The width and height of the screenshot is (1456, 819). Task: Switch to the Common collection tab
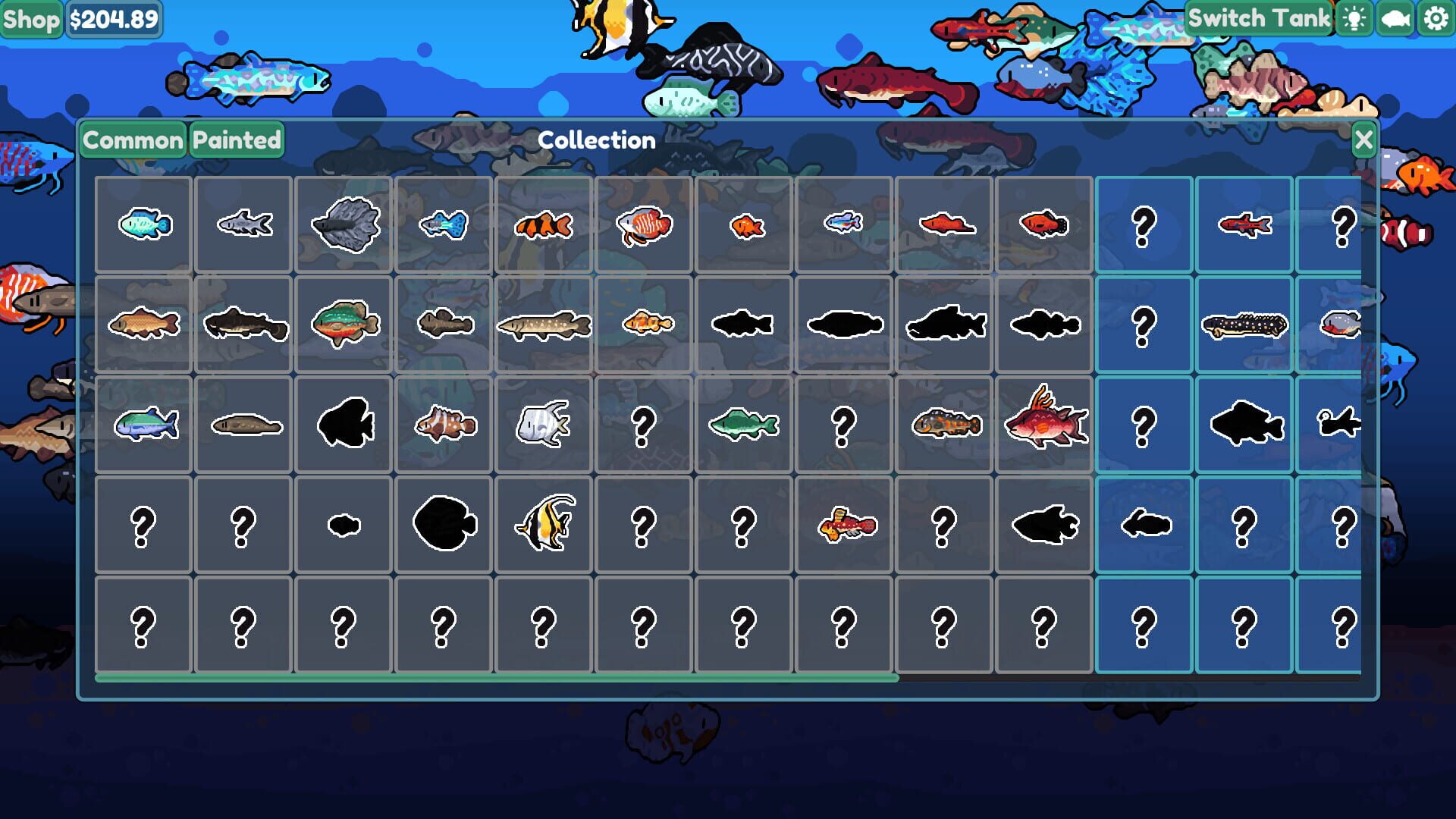tap(132, 140)
